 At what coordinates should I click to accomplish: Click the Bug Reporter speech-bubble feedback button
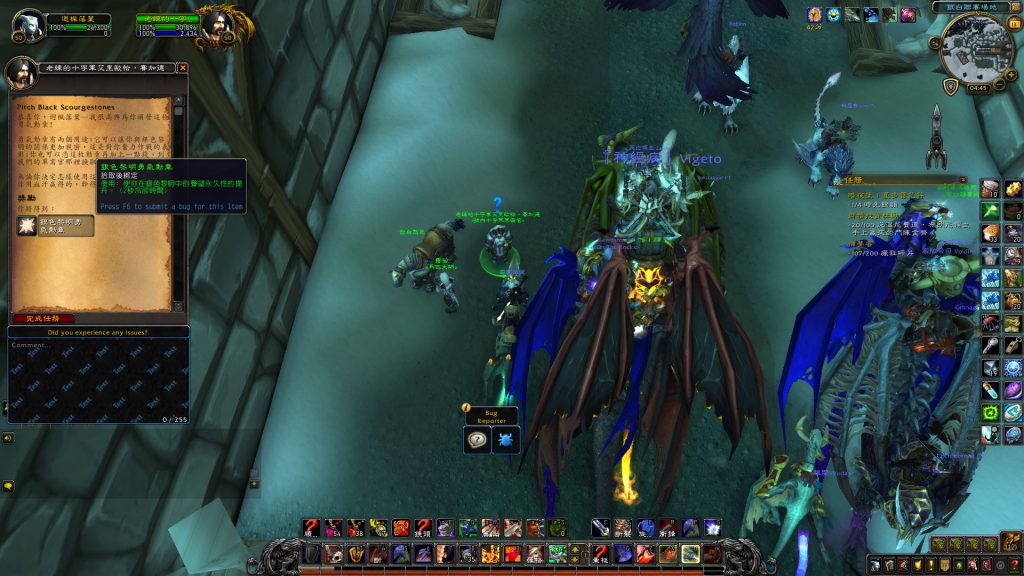[478, 440]
